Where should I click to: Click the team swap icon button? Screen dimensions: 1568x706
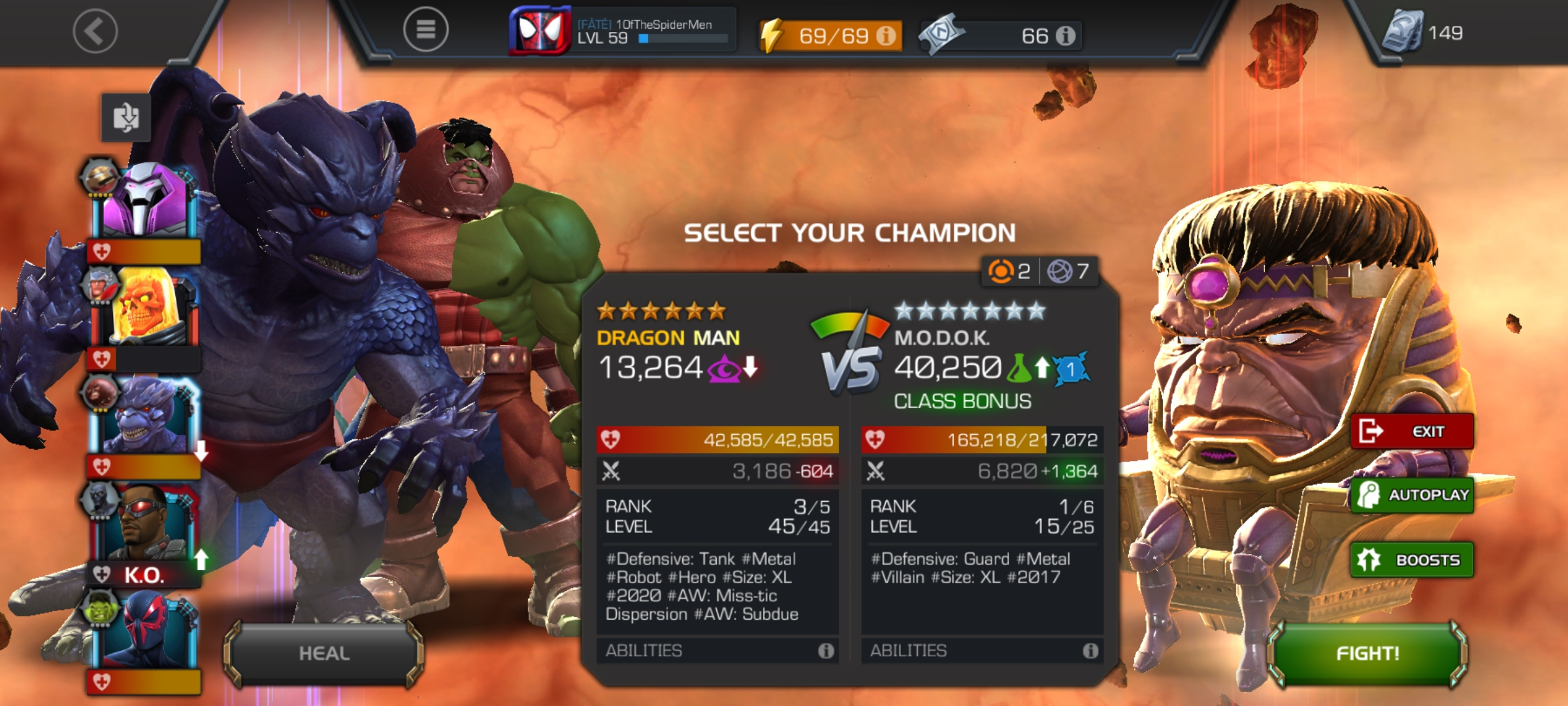coord(125,118)
